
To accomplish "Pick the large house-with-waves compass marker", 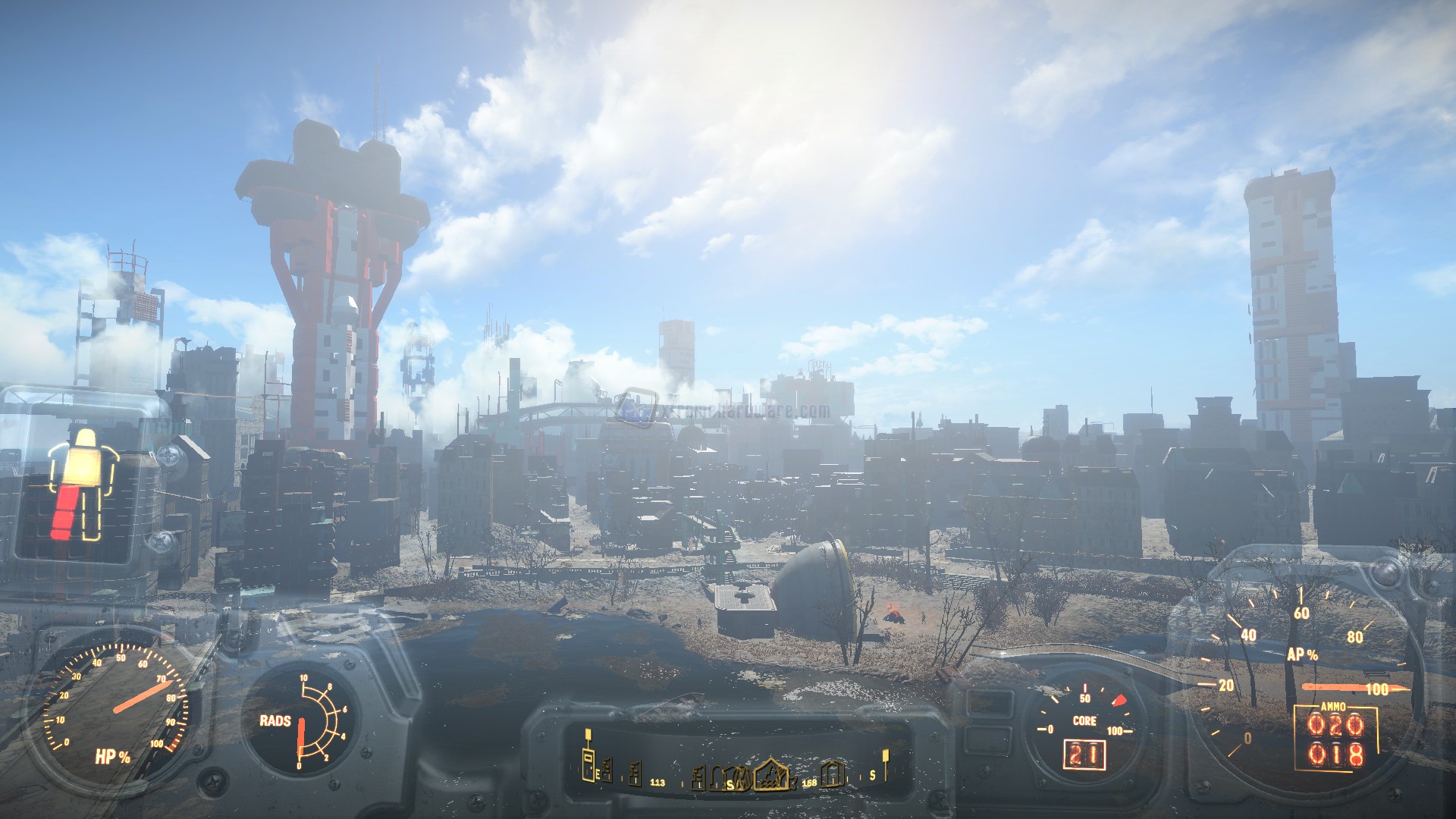I will (x=771, y=774).
